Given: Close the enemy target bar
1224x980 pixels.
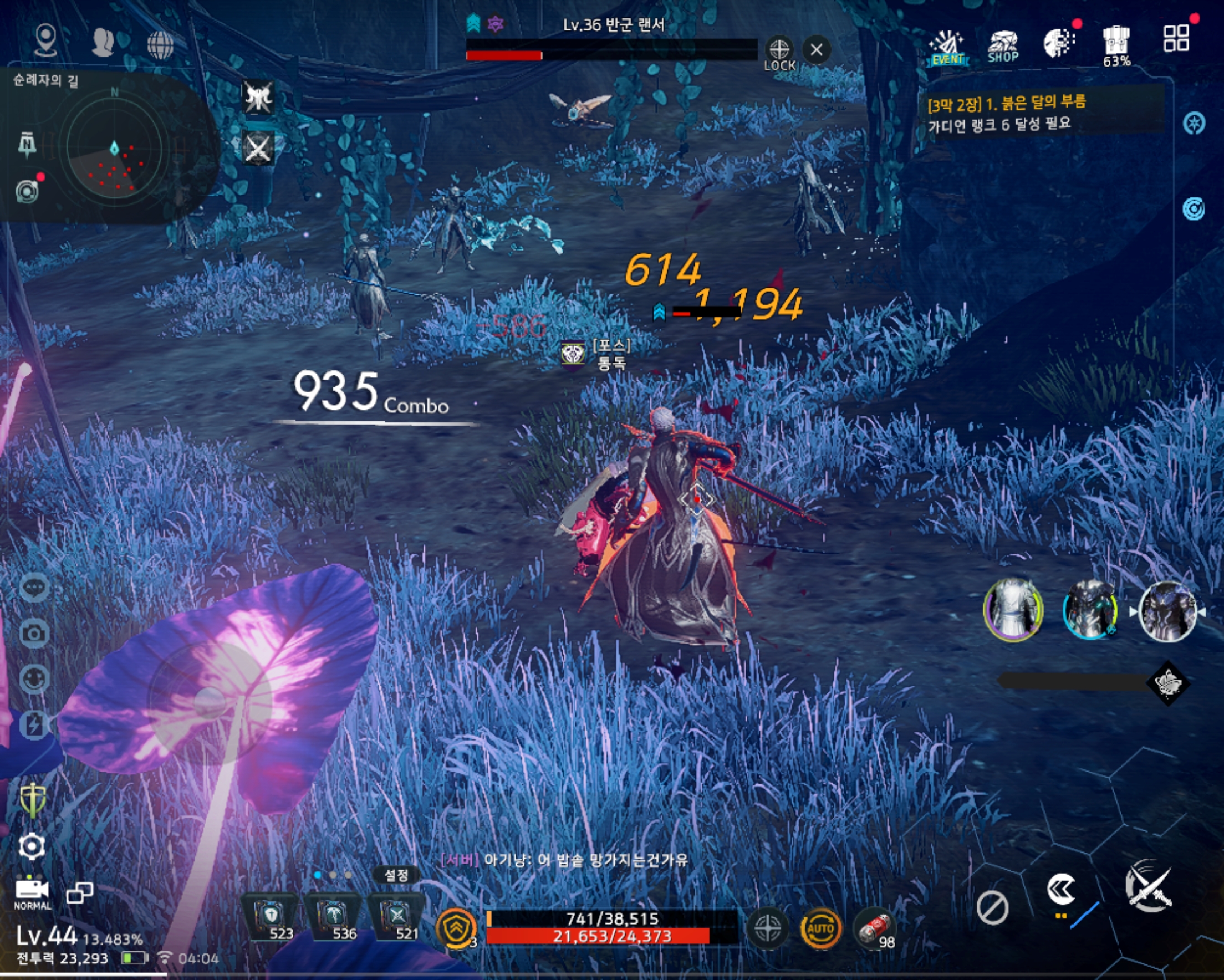Looking at the screenshot, I should click(817, 50).
